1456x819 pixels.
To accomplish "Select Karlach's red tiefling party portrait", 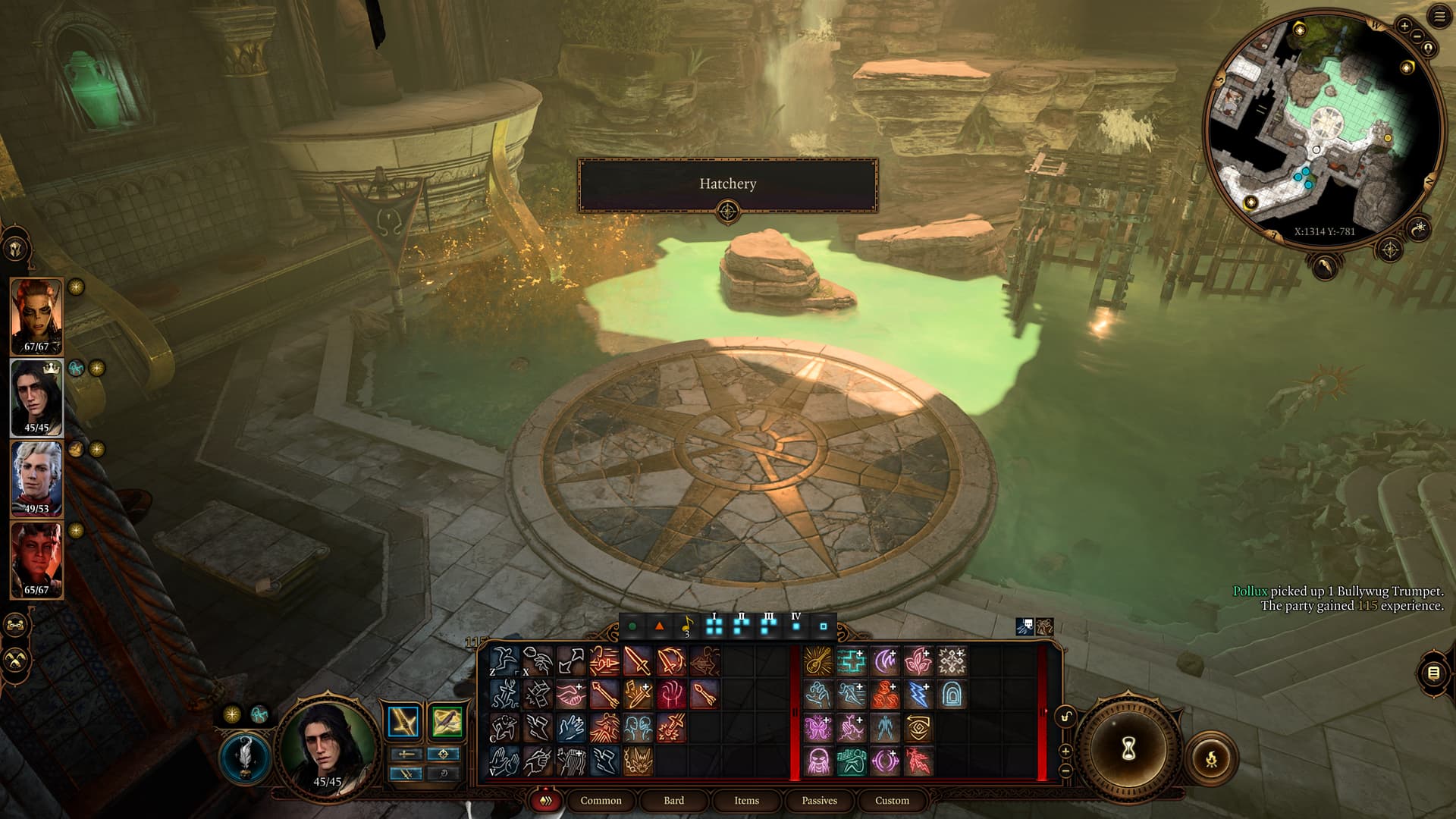I will 36,560.
